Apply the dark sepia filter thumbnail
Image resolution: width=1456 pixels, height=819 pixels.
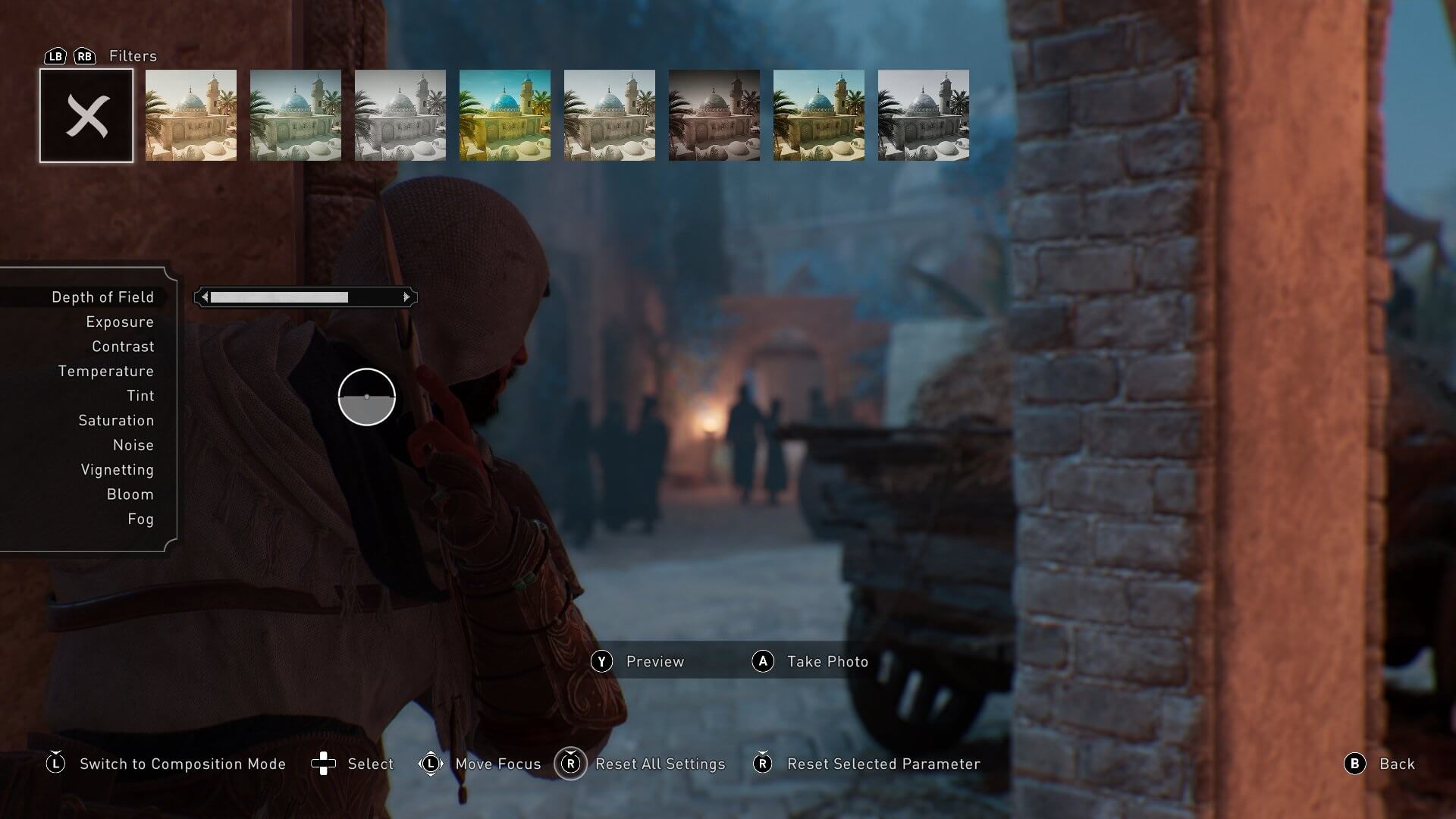tap(714, 116)
